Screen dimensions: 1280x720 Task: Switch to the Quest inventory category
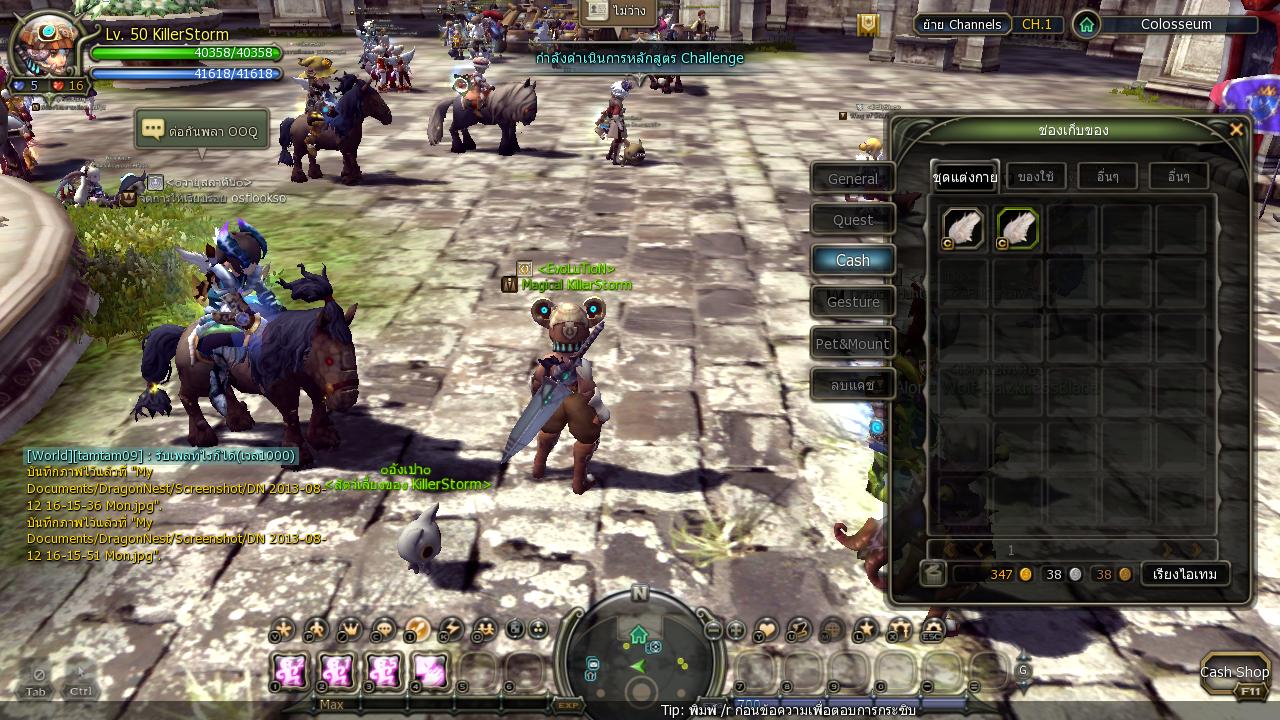(x=852, y=220)
